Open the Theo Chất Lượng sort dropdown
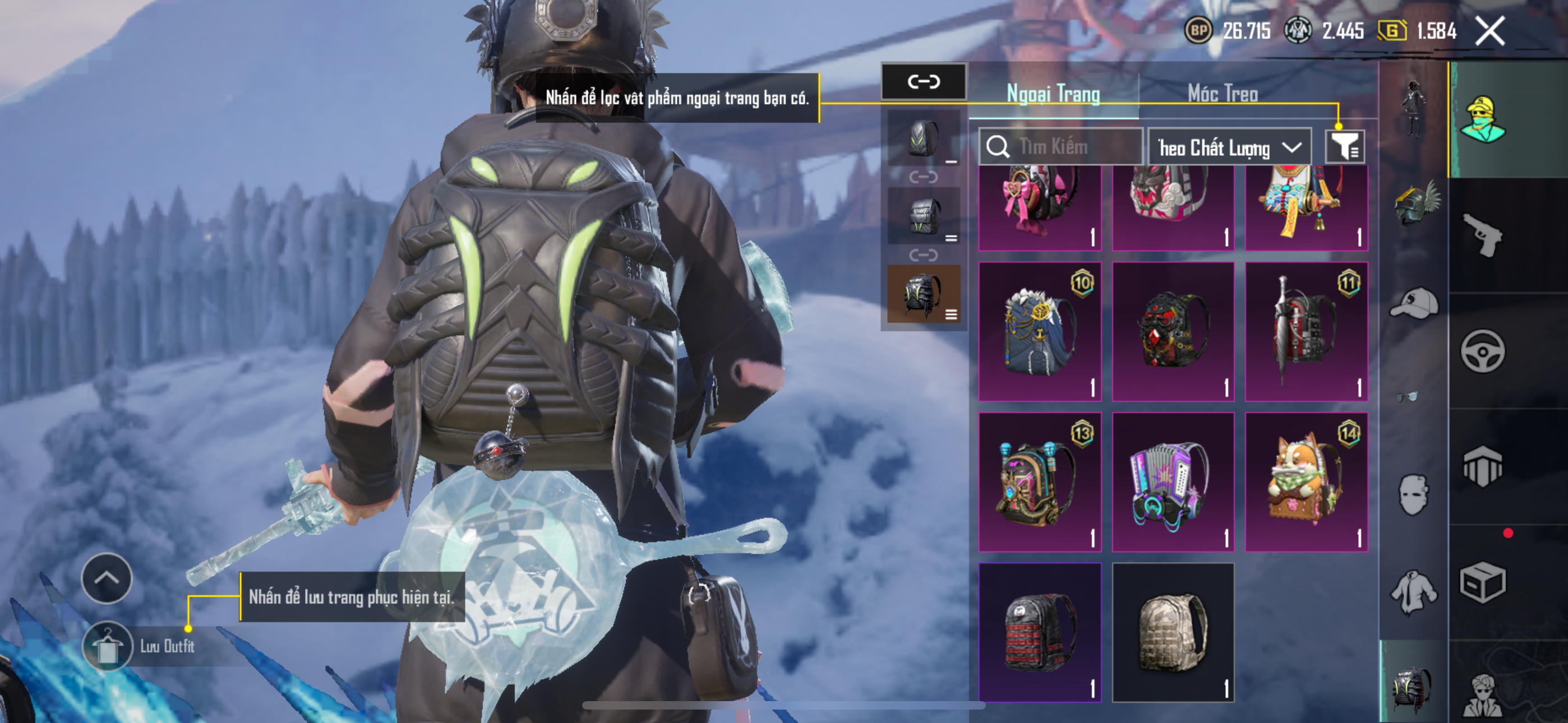Image resolution: width=1568 pixels, height=723 pixels. tap(1229, 147)
